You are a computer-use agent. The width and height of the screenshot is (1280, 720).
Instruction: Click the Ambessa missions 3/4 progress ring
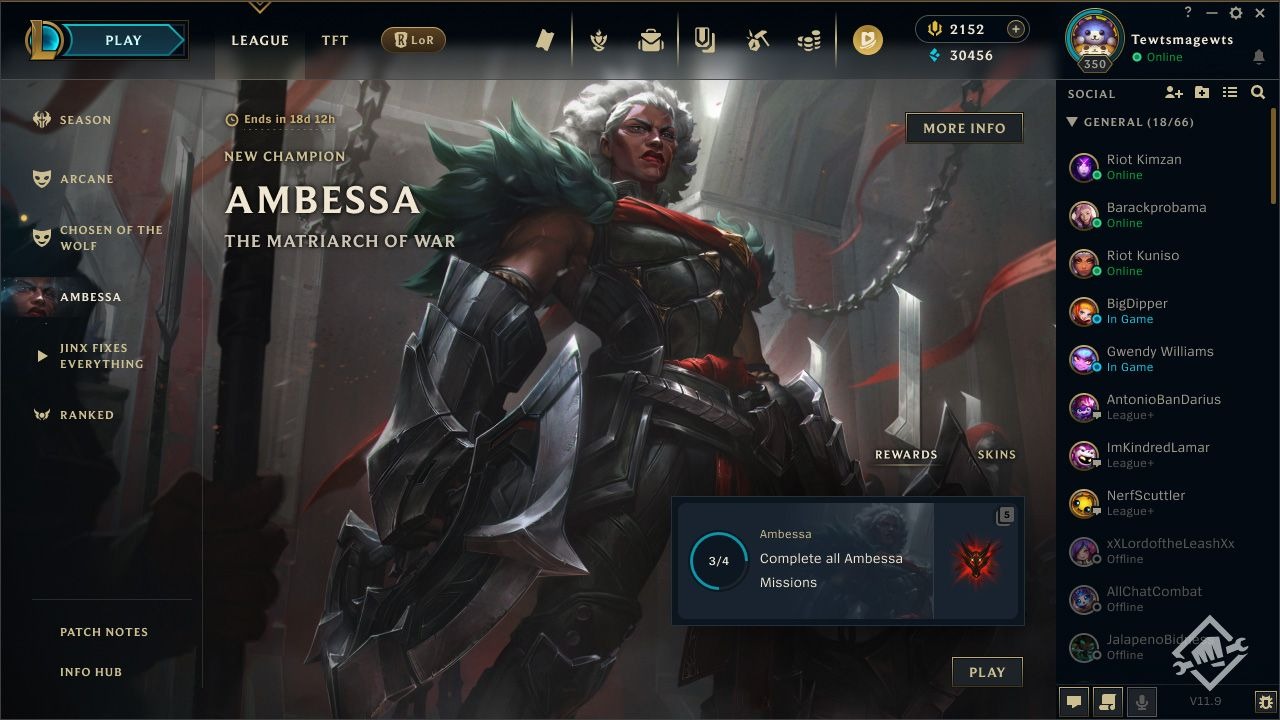(718, 561)
